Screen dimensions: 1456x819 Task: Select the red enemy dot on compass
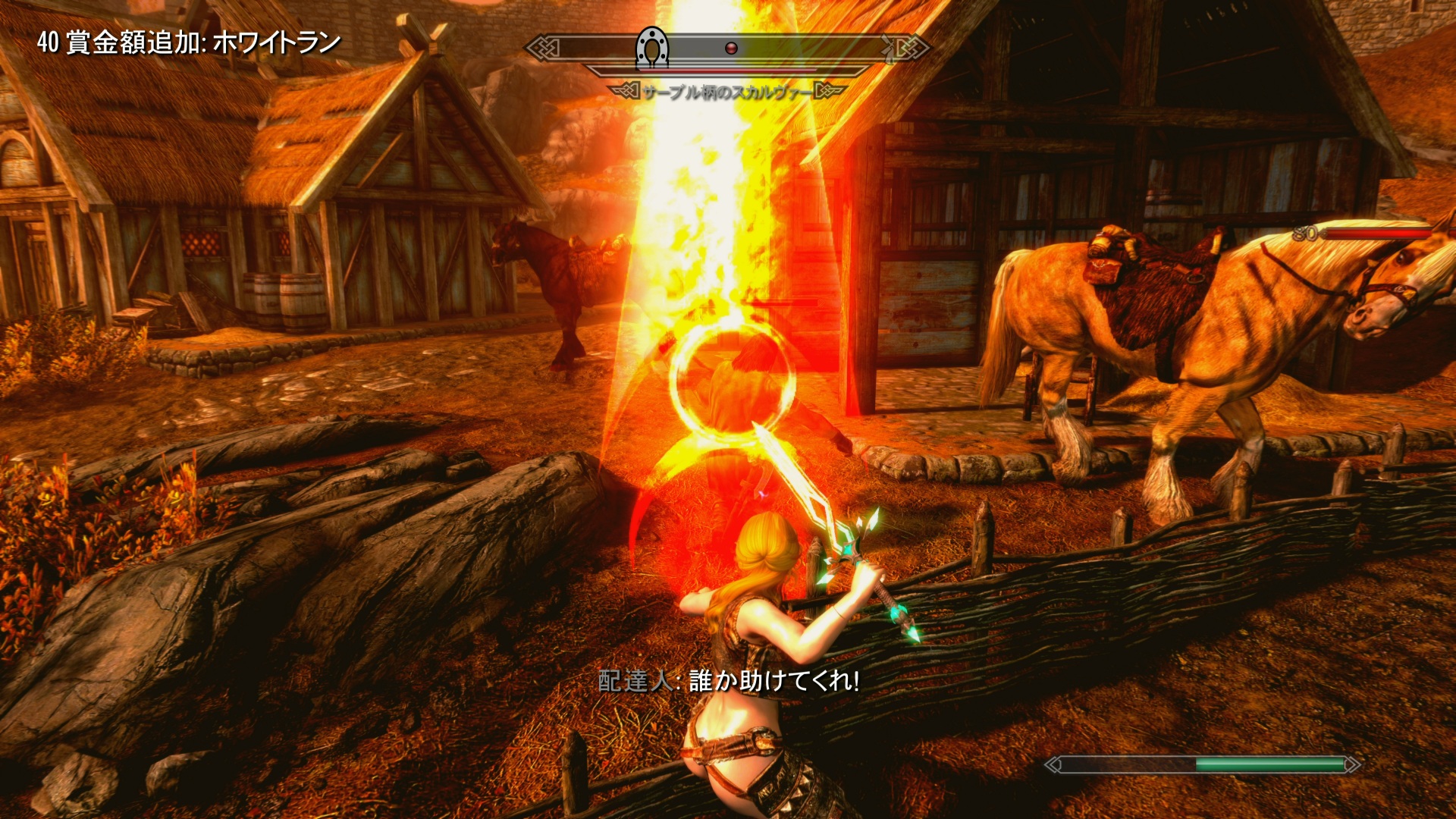731,49
